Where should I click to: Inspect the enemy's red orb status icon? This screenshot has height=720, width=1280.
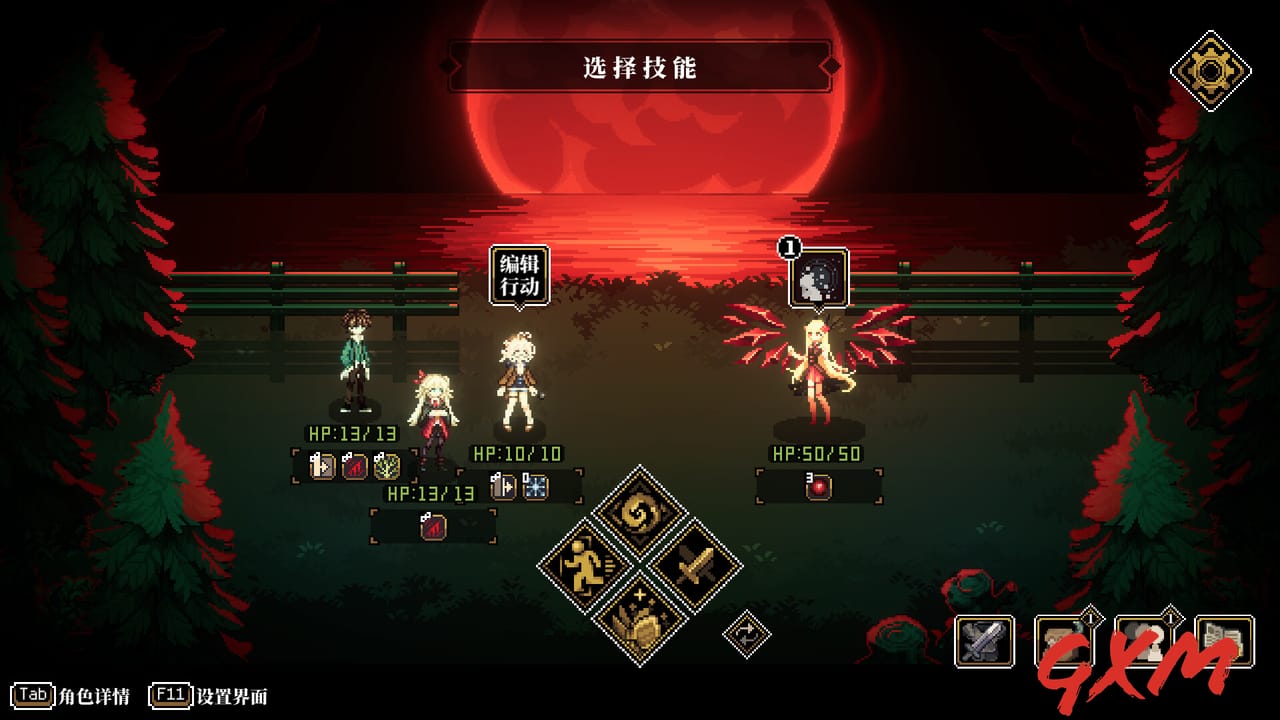[819, 486]
